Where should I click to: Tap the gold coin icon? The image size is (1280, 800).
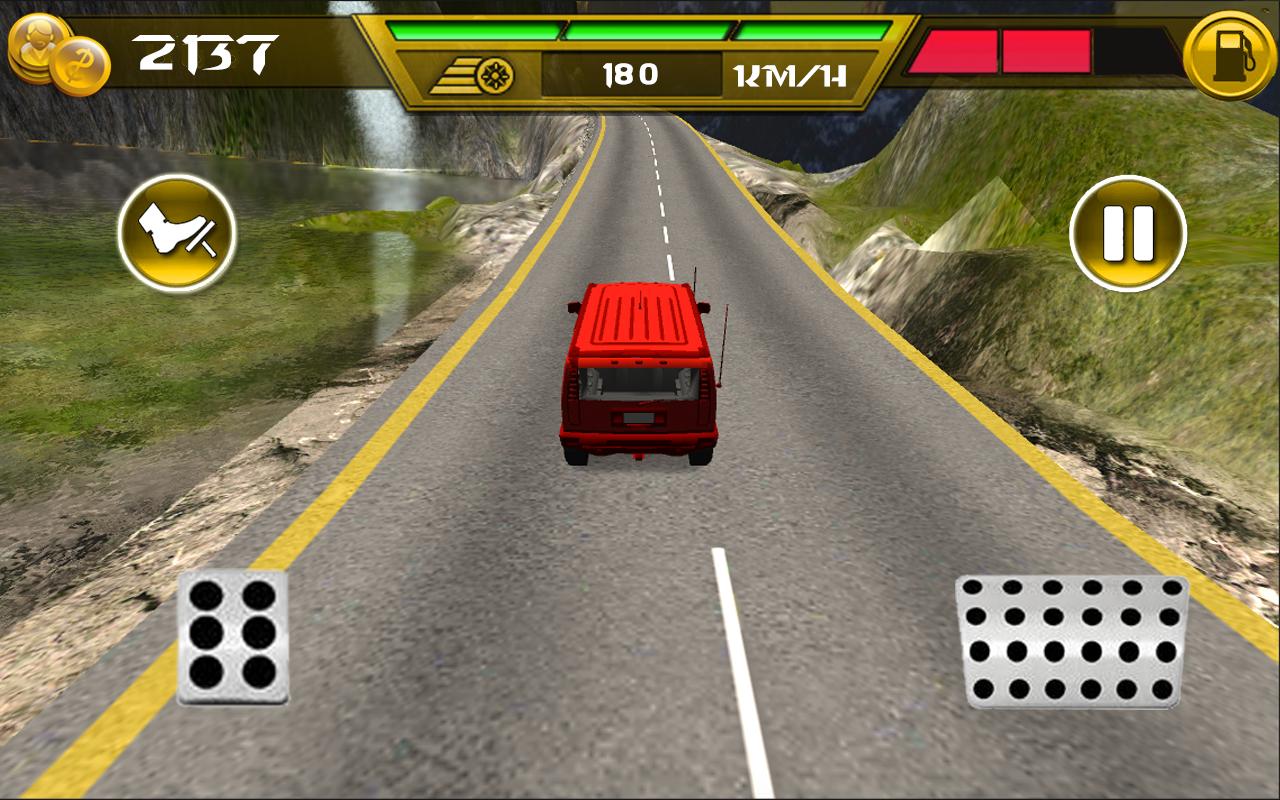pos(80,65)
